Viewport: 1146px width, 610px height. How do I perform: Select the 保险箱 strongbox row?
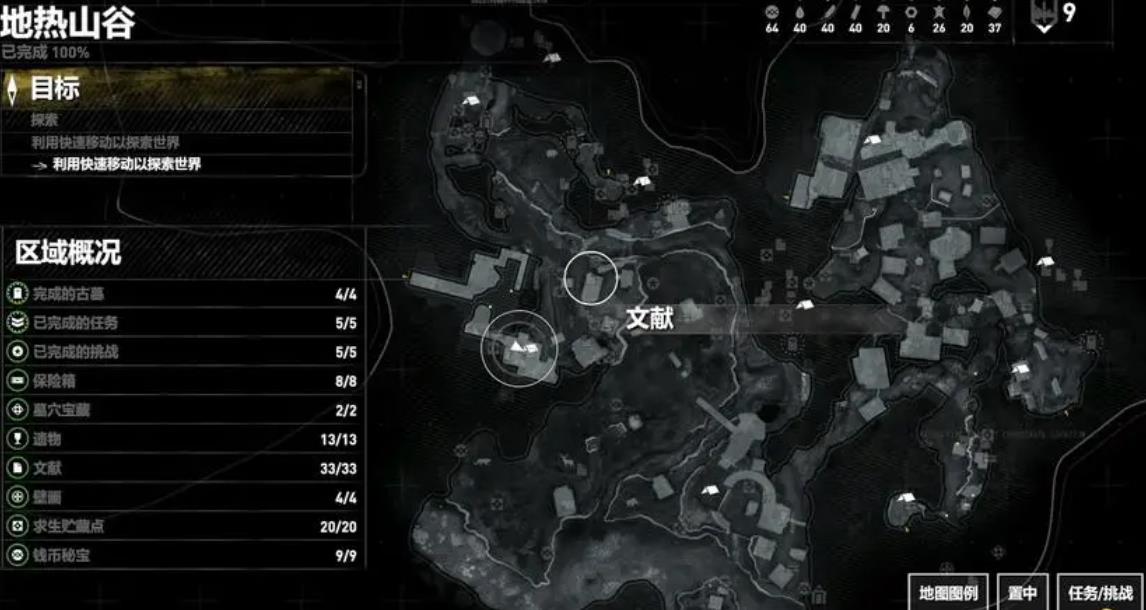click(x=183, y=381)
